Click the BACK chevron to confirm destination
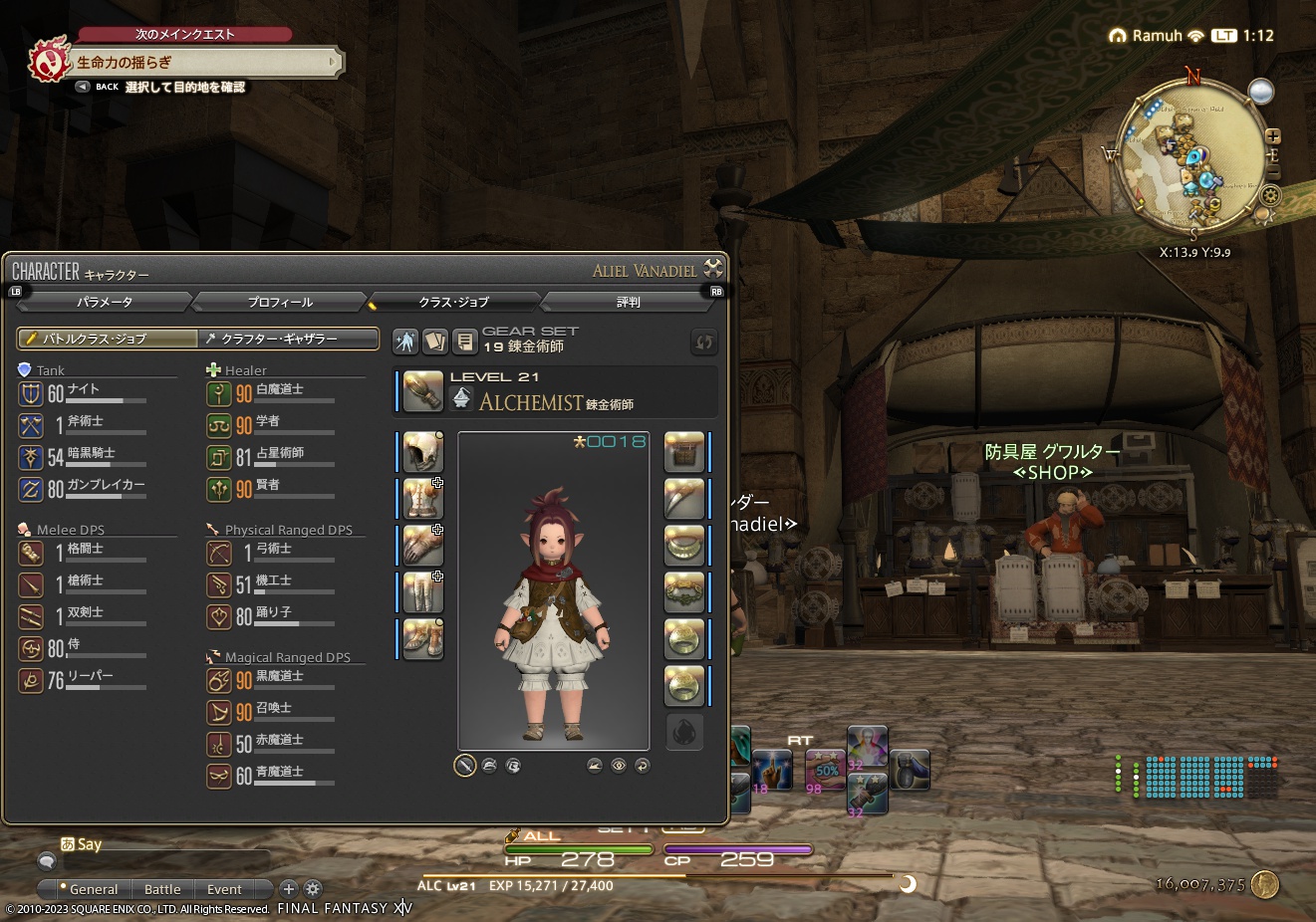Screen dimensions: 1316x922 point(83,87)
